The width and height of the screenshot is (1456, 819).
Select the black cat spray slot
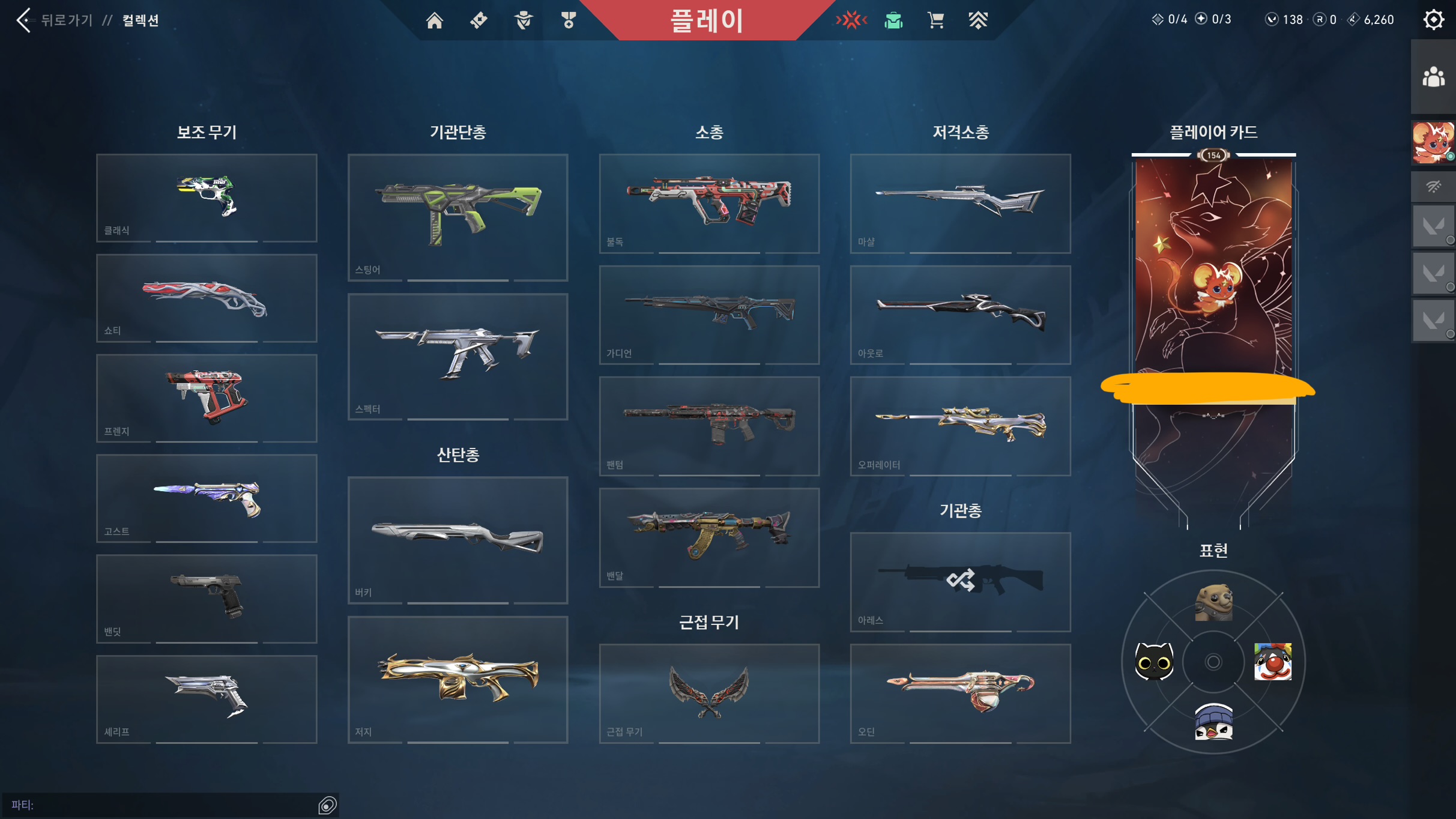(x=1154, y=662)
